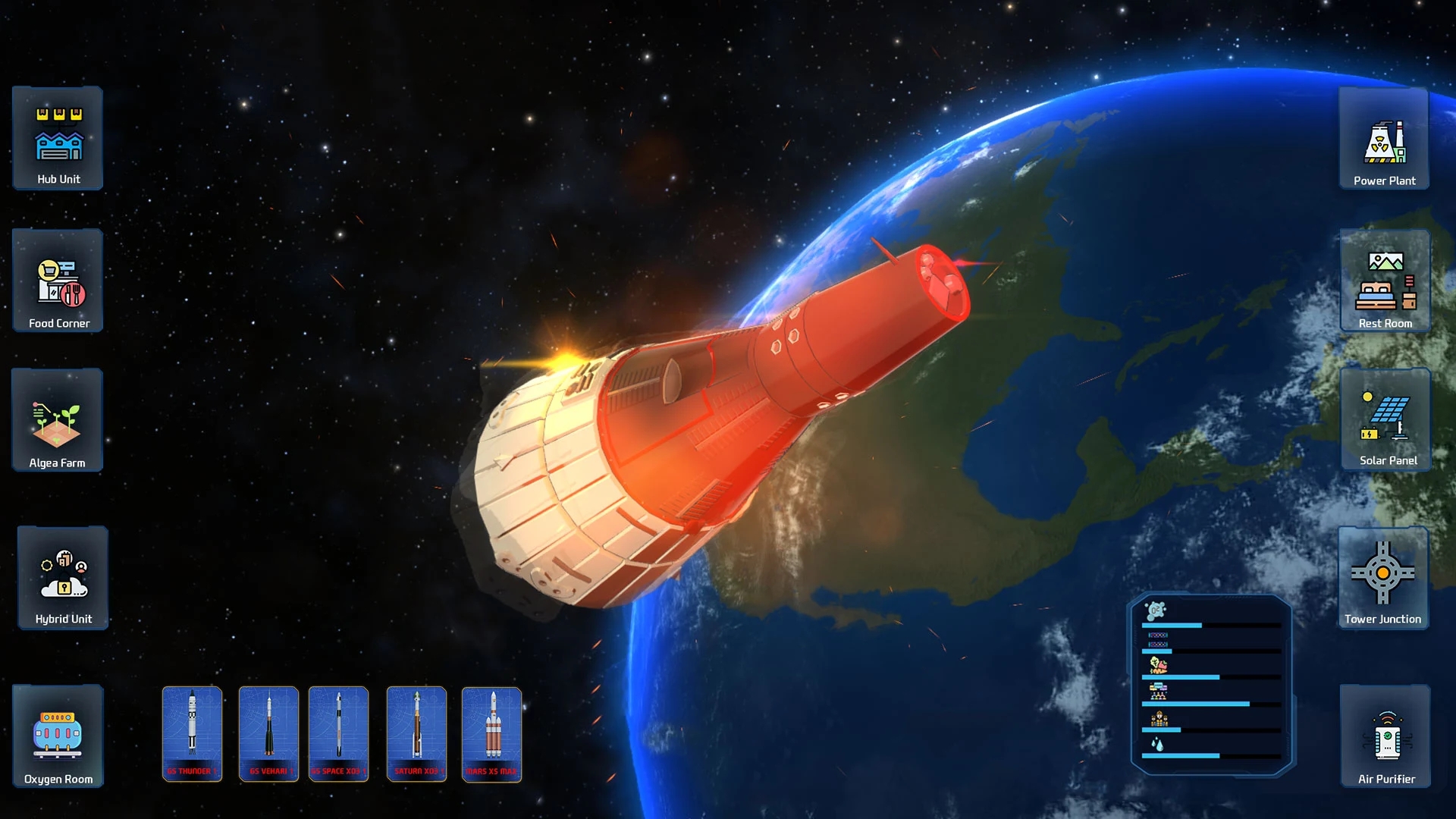Screen dimensions: 1456x819
Task: Choose the GS Vehari 1 rocket card
Action: [268, 734]
